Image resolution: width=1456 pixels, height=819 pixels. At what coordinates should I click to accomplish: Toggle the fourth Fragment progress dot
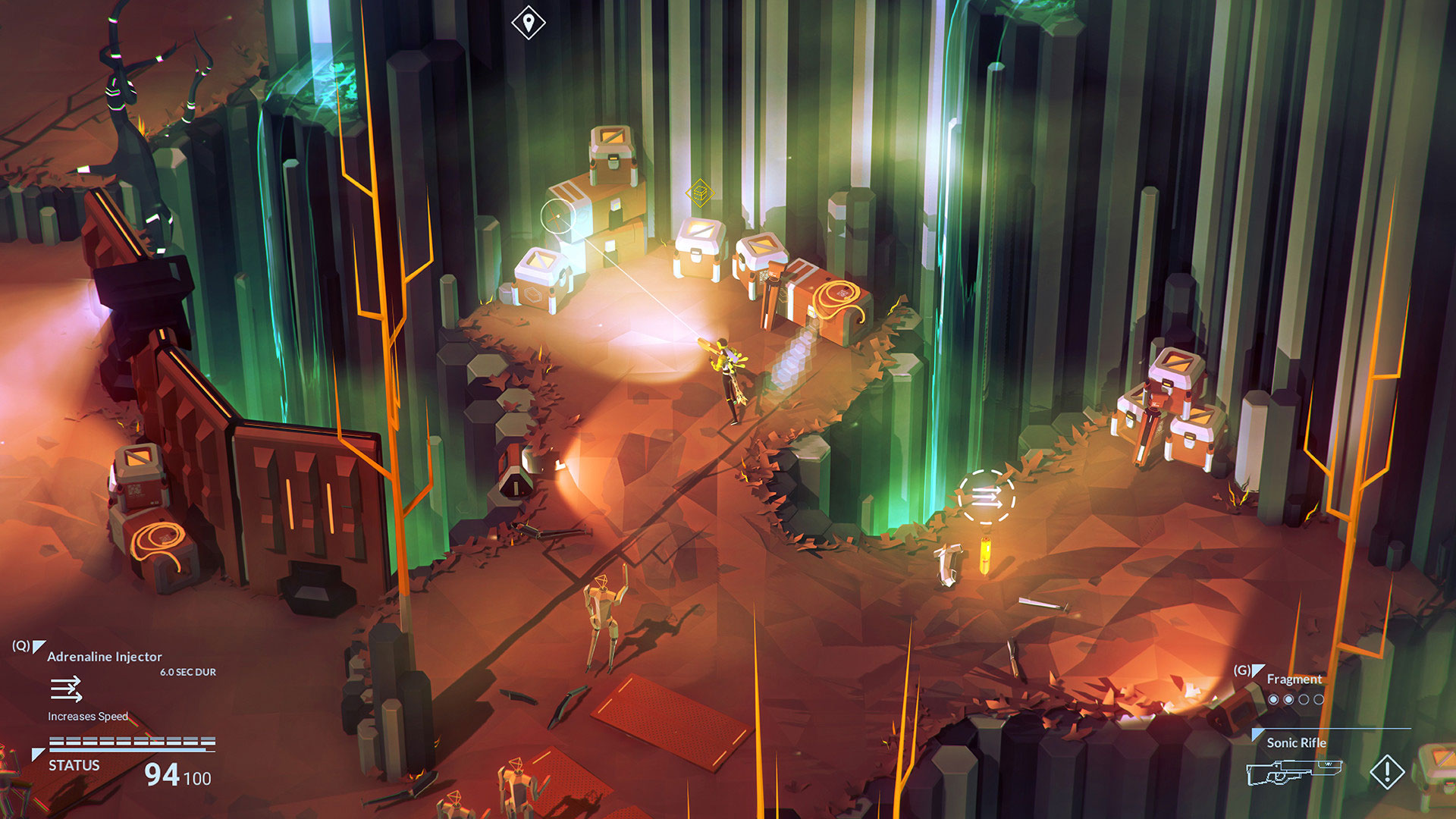[x=1318, y=699]
